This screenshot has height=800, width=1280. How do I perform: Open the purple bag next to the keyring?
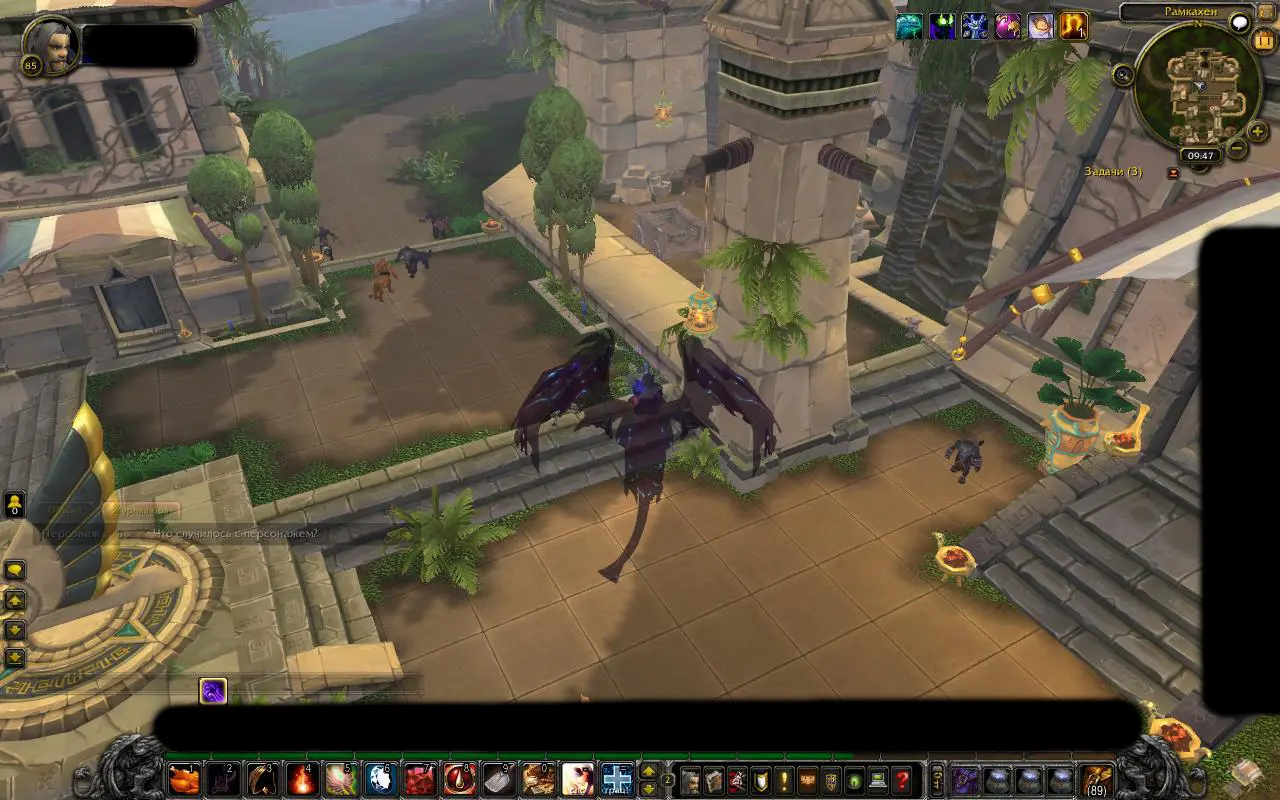[x=964, y=780]
